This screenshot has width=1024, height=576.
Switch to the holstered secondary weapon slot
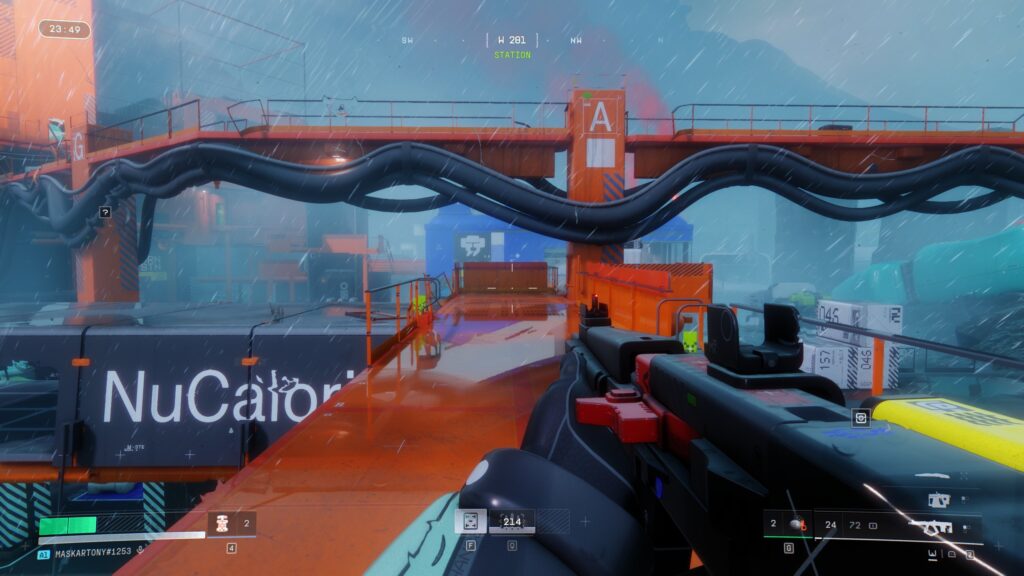click(x=939, y=499)
